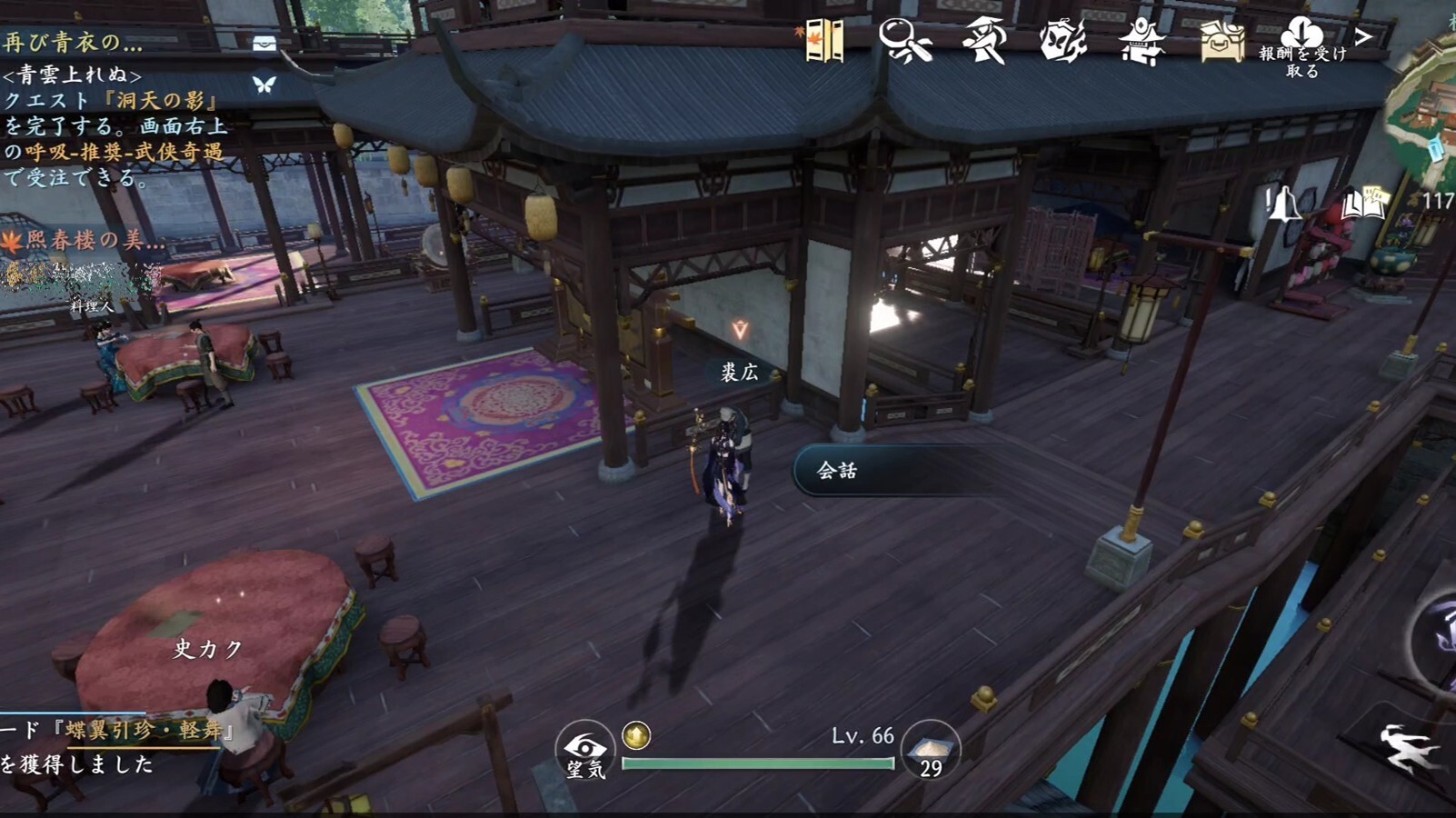This screenshot has width=1456, height=818.
Task: Claim rewards with 報酬を受け取る button
Action: tap(1301, 47)
